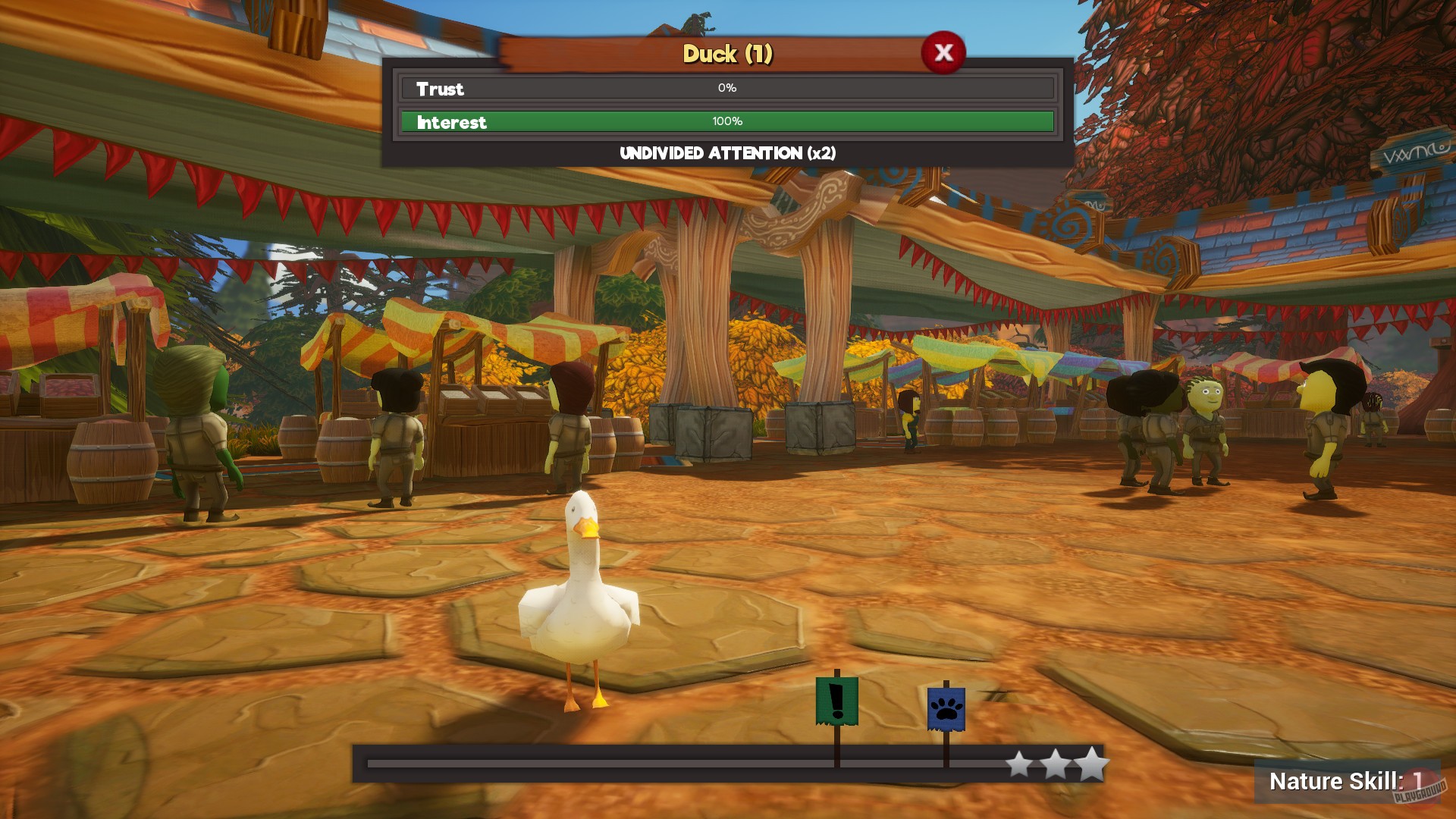Close the Duck (1) panel
This screenshot has width=1456, height=819.
click(x=943, y=52)
